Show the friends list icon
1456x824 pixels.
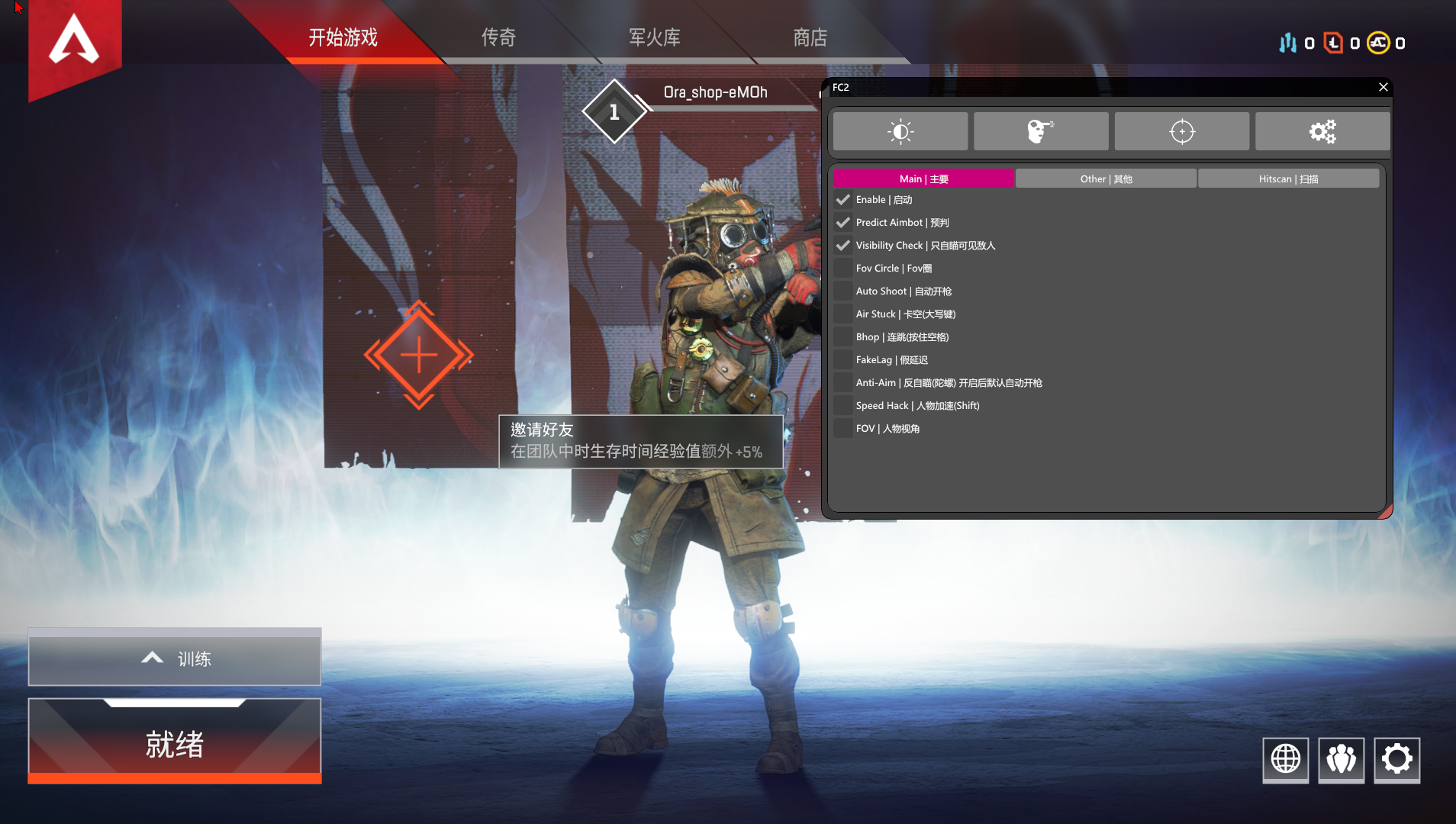pyautogui.click(x=1341, y=759)
